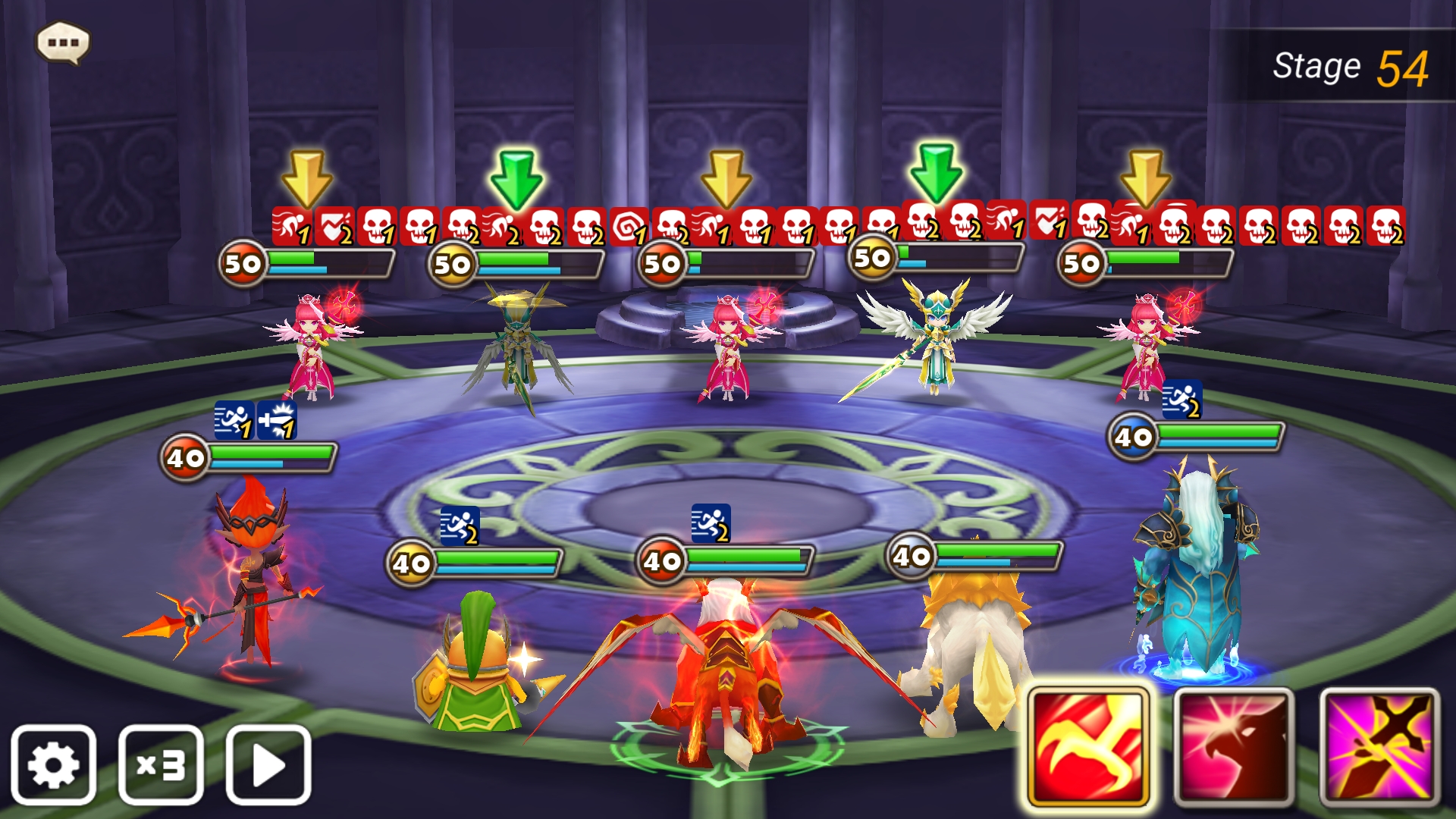Toggle the x3 battle speed button
Screen dimensions: 1456x819
(161, 764)
